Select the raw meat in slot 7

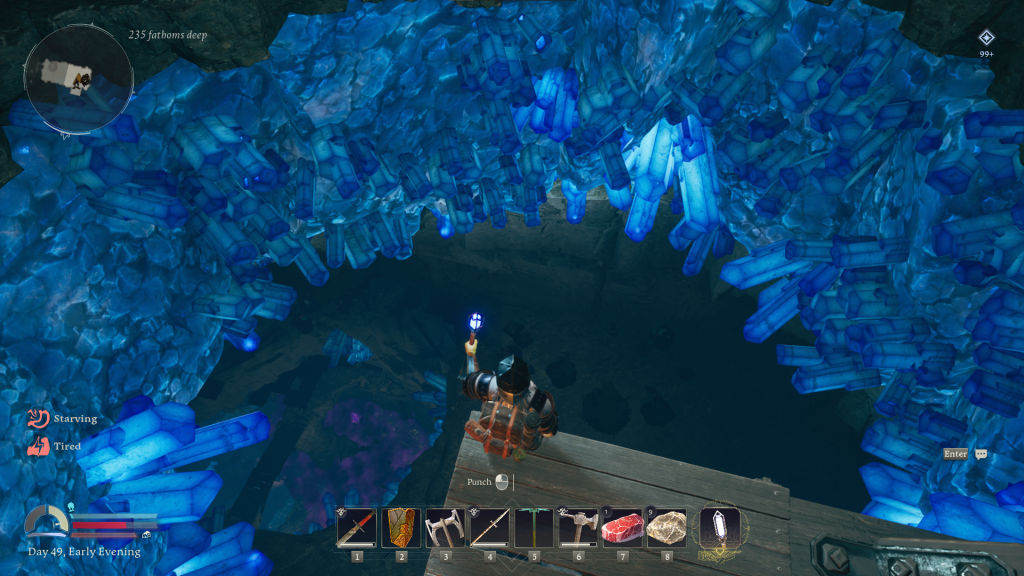tap(622, 527)
